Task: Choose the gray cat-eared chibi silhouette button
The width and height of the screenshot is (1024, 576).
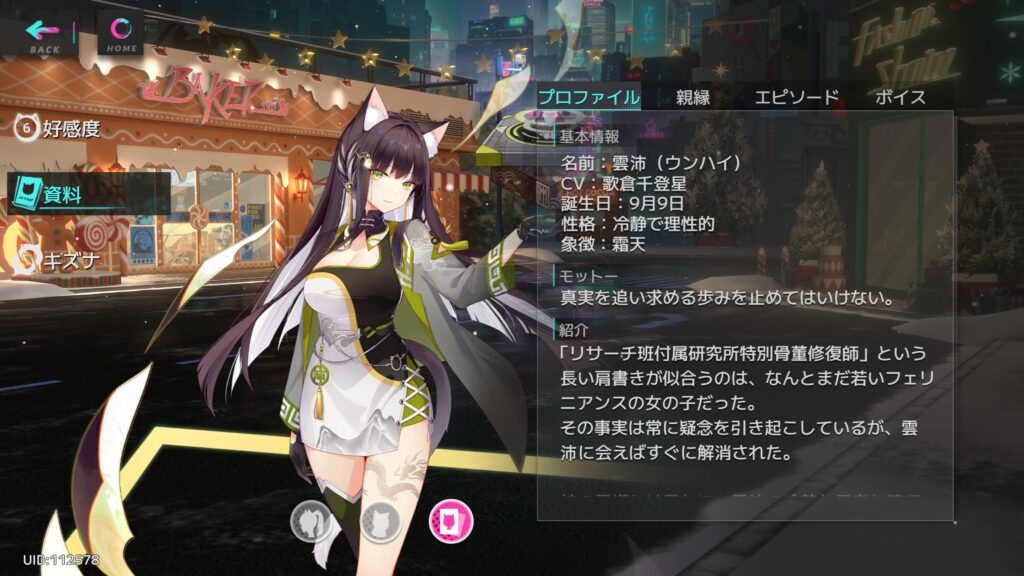Action: point(380,520)
